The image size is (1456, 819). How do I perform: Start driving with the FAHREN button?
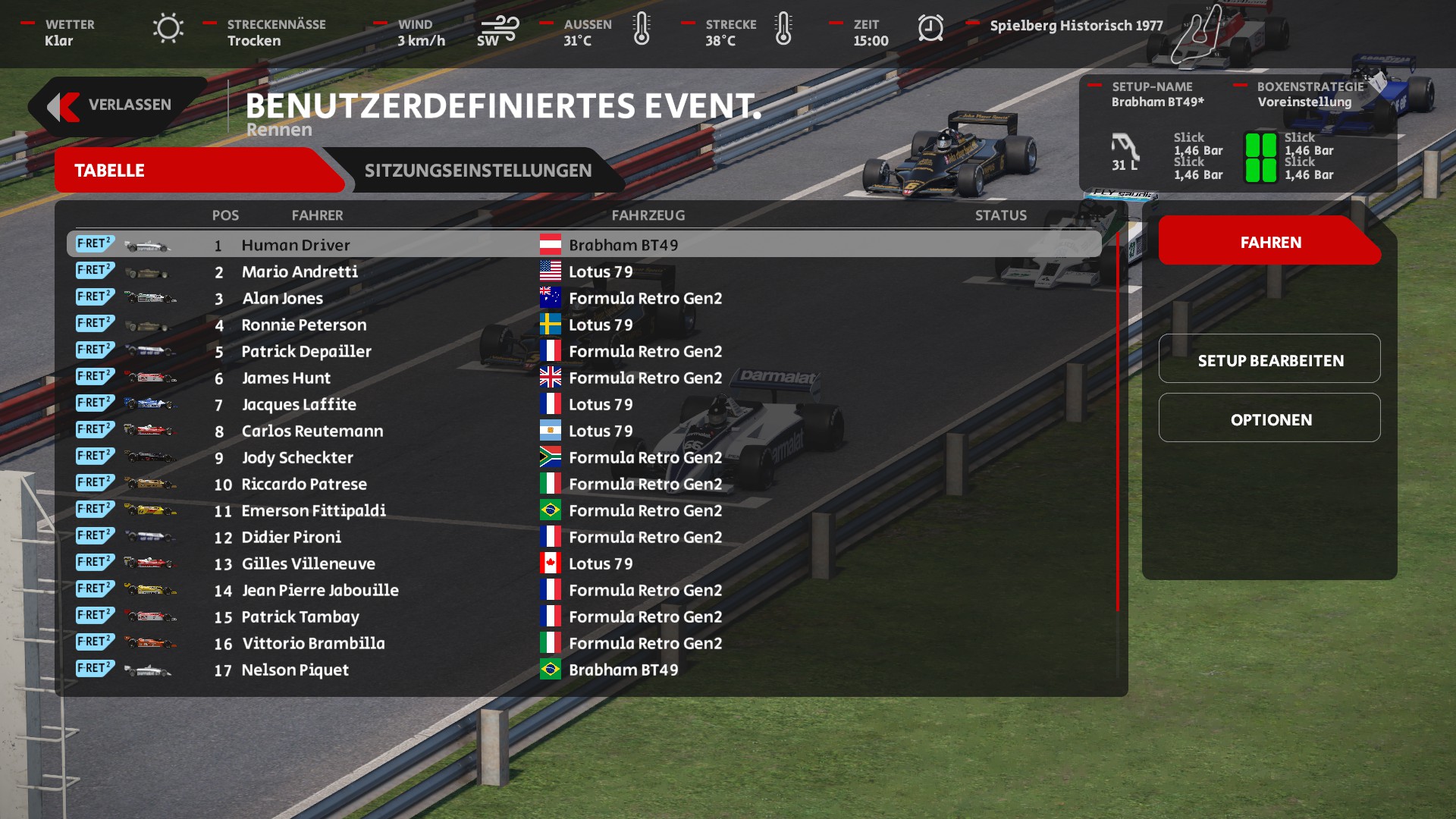click(1270, 243)
